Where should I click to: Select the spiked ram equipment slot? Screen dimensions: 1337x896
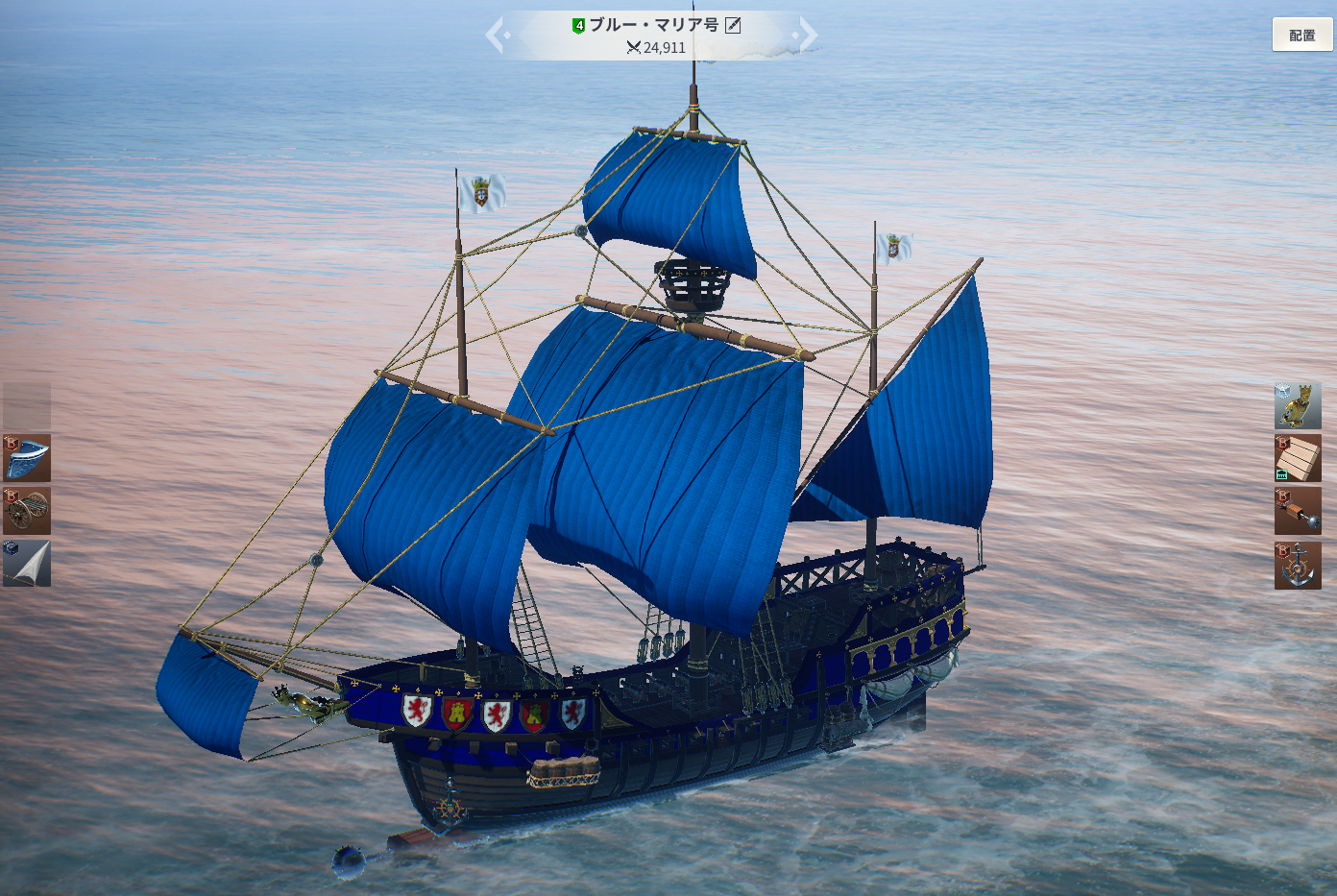(1298, 511)
